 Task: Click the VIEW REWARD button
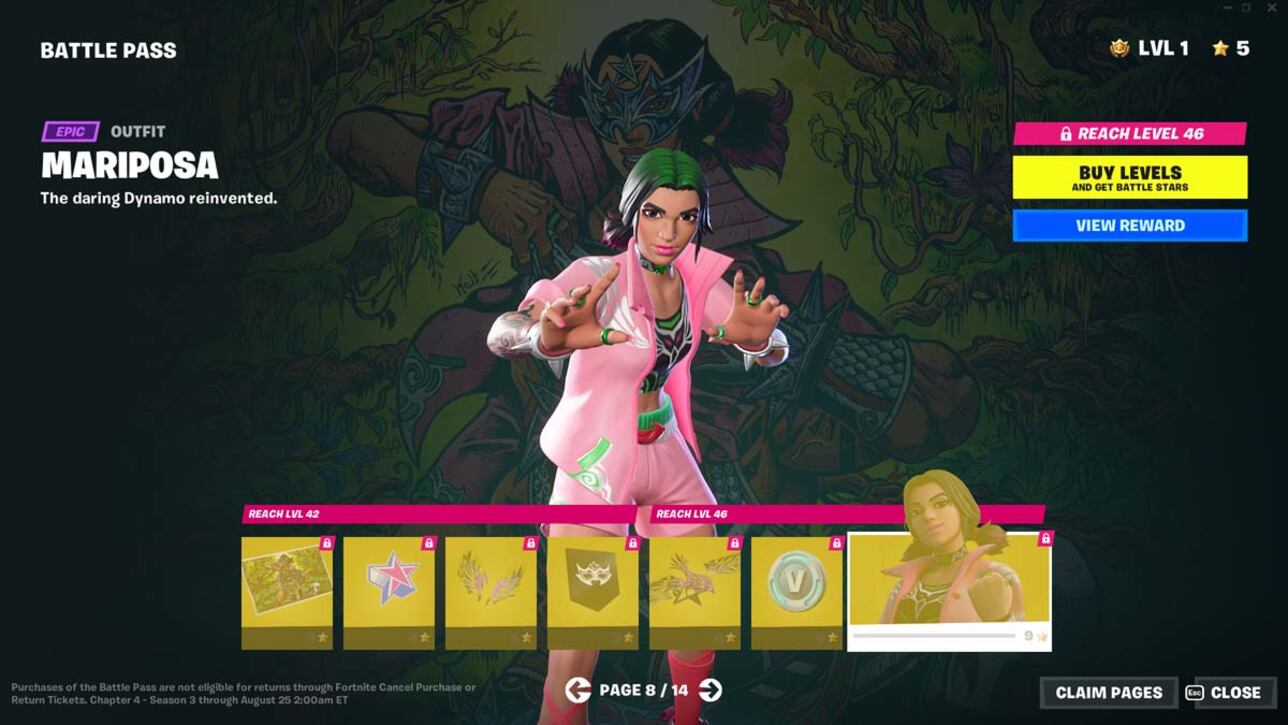[x=1130, y=225]
